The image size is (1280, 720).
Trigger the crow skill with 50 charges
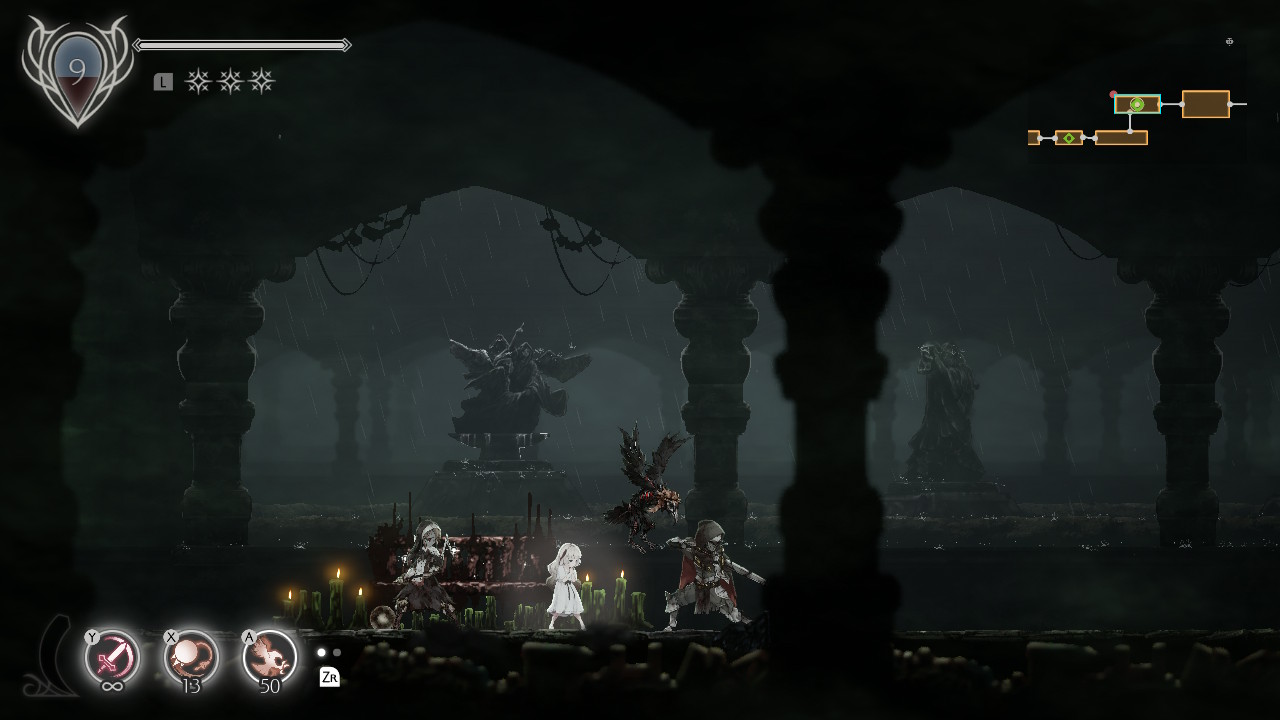270,657
